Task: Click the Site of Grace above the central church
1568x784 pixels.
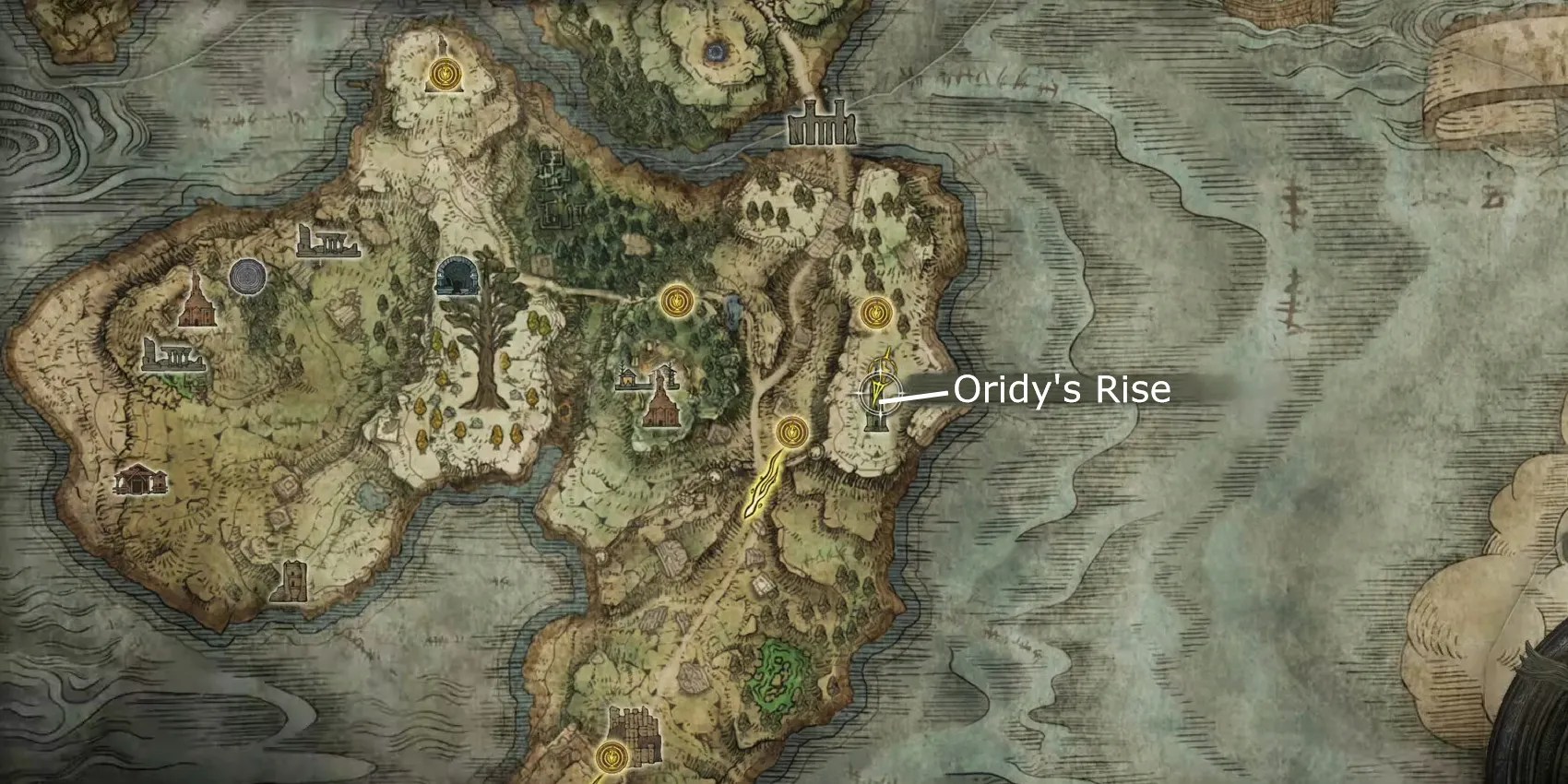Action: coord(678,300)
